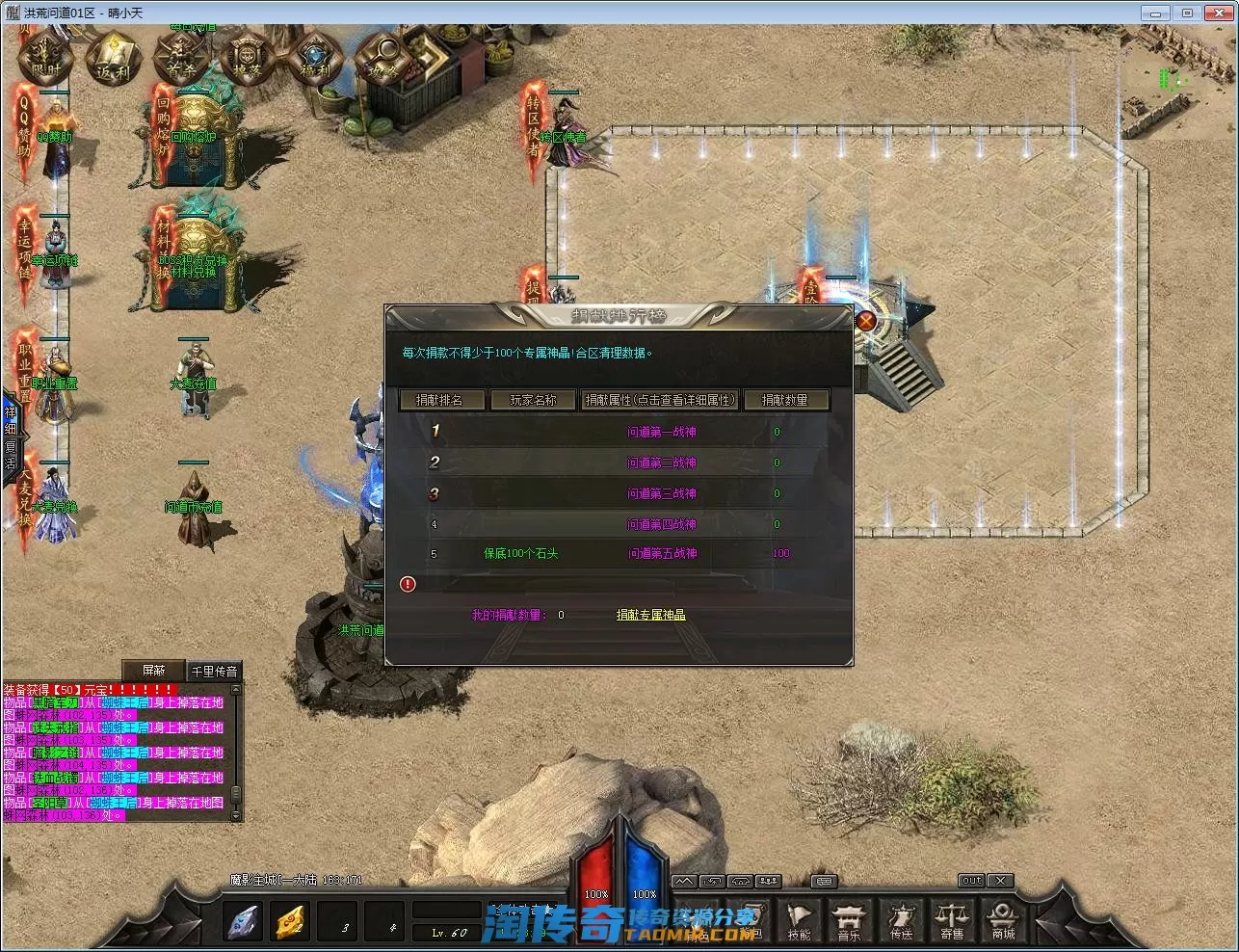Click the 捐献专属神晶 donate link
1239x952 pixels.
[x=651, y=615]
